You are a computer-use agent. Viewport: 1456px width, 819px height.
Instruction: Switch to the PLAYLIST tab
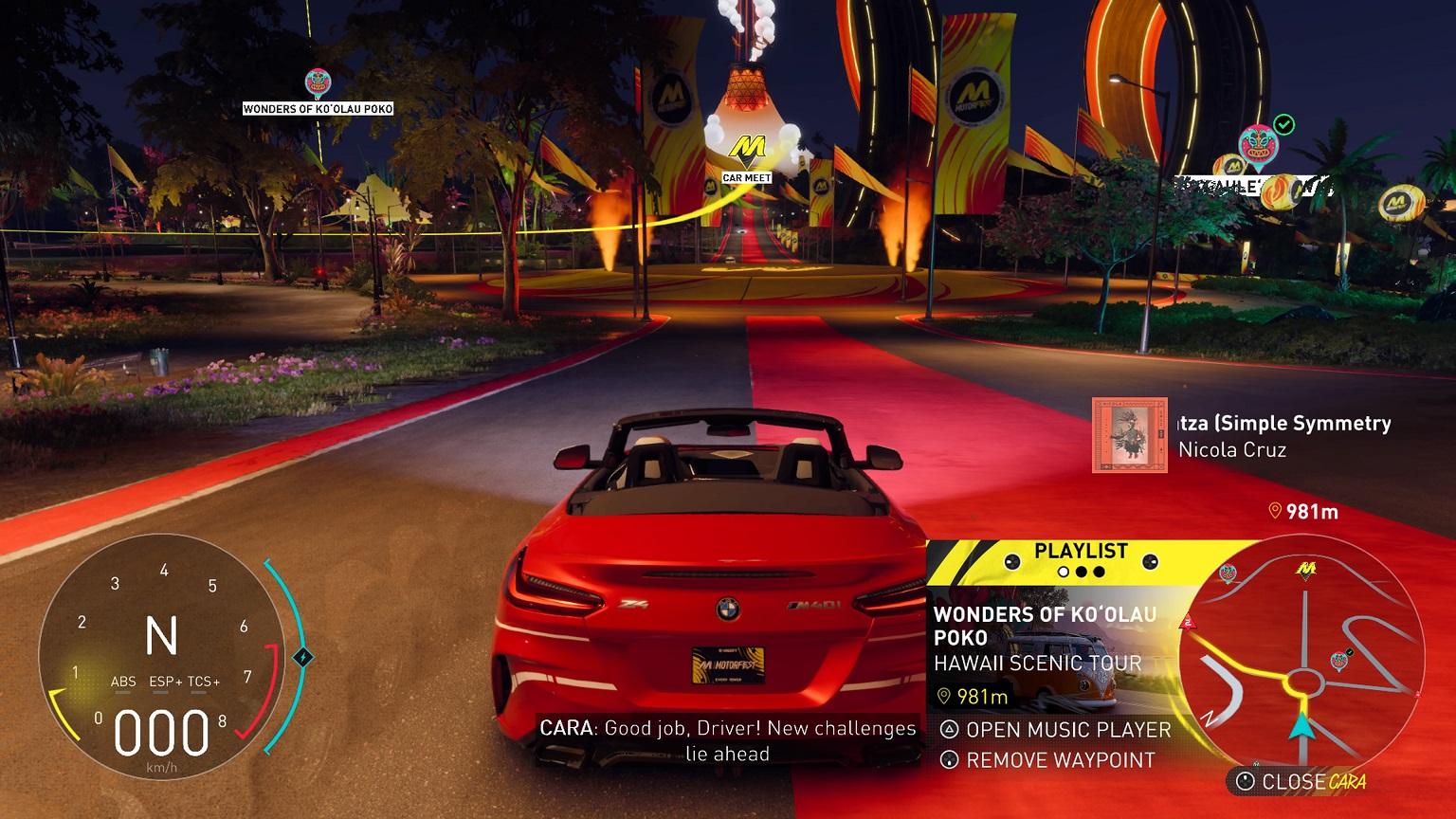1081,550
